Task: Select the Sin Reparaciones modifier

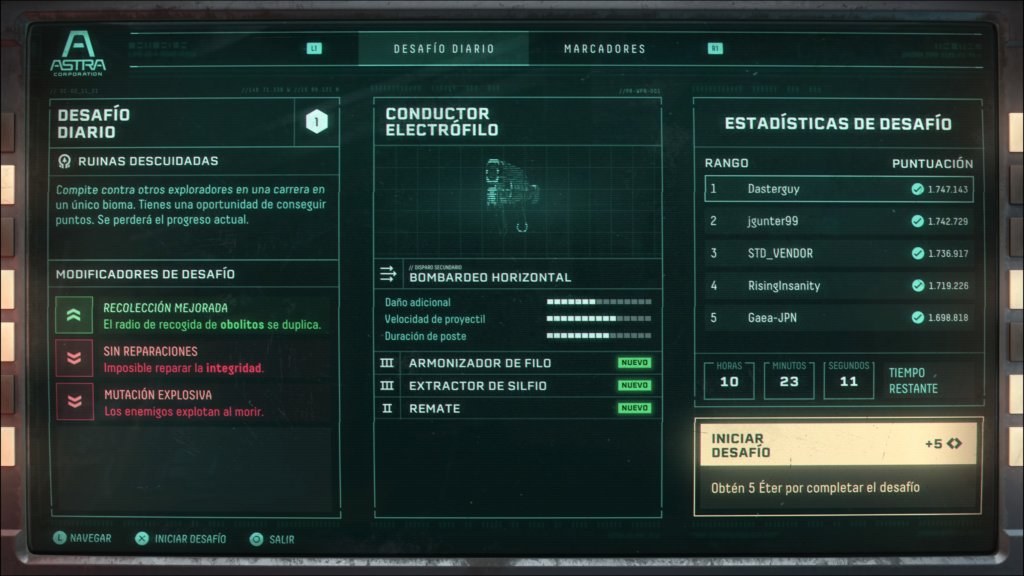Action: pyautogui.click(x=195, y=359)
